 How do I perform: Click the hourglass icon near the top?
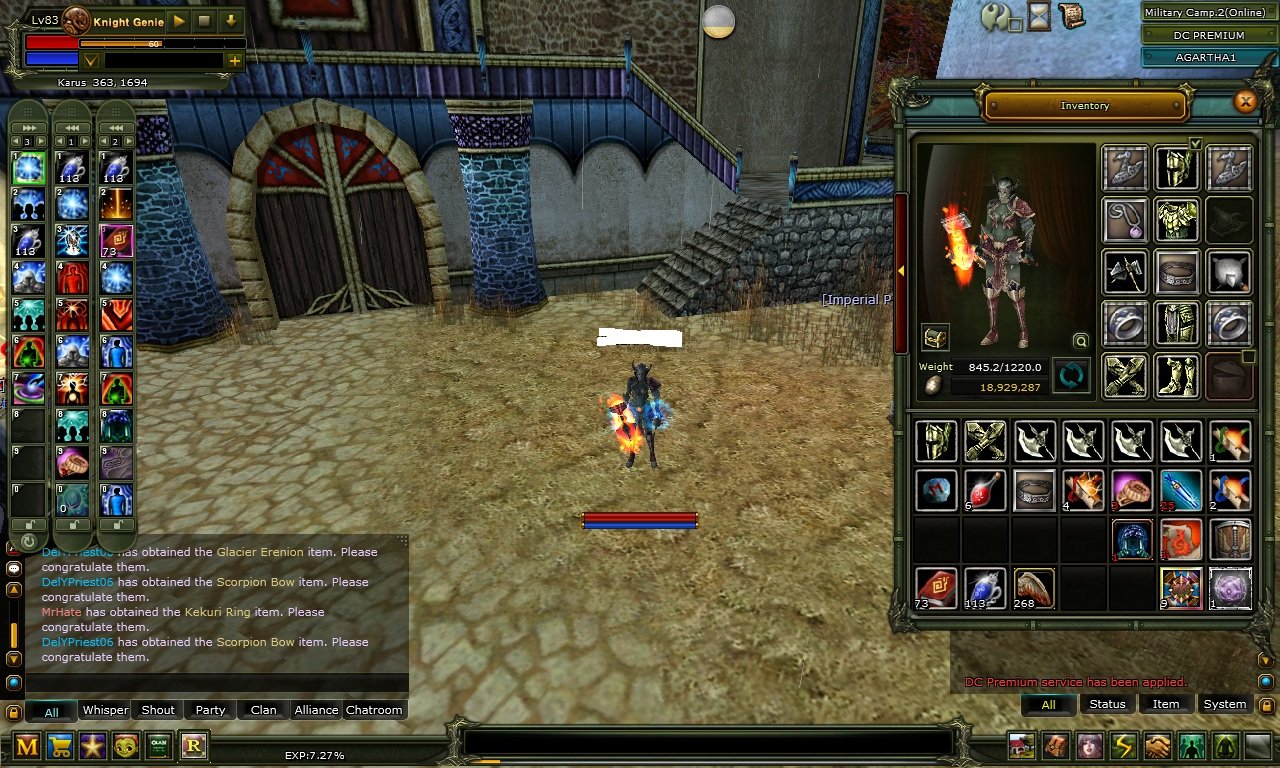click(1039, 15)
